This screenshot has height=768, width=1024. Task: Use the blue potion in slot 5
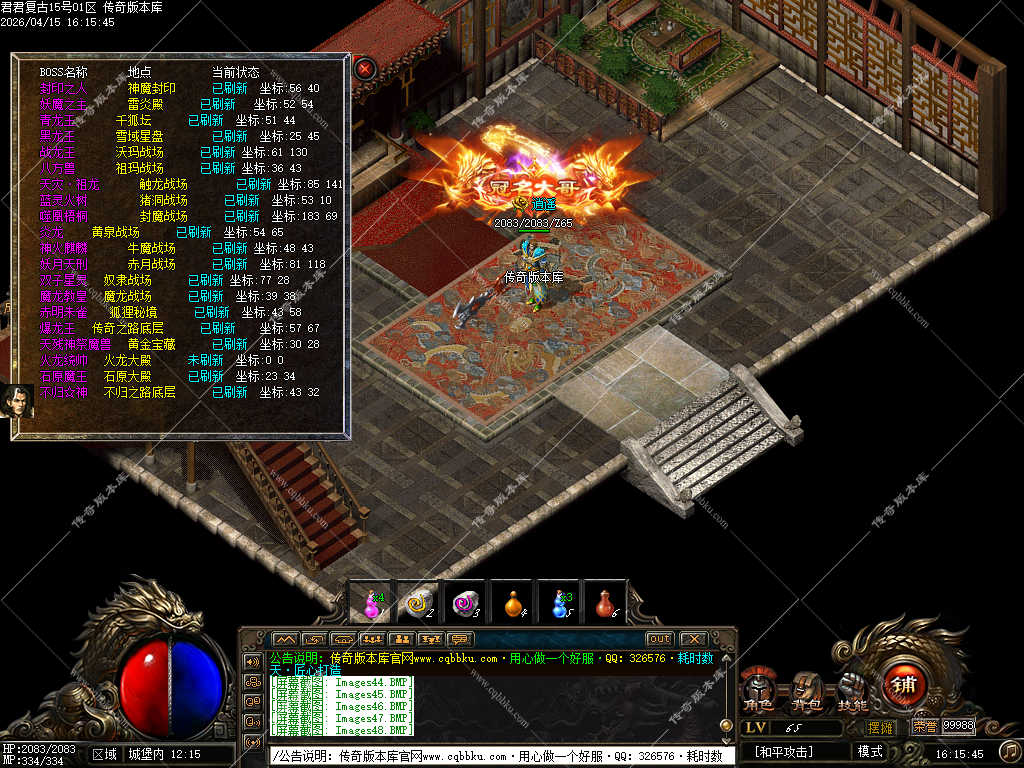tap(559, 603)
